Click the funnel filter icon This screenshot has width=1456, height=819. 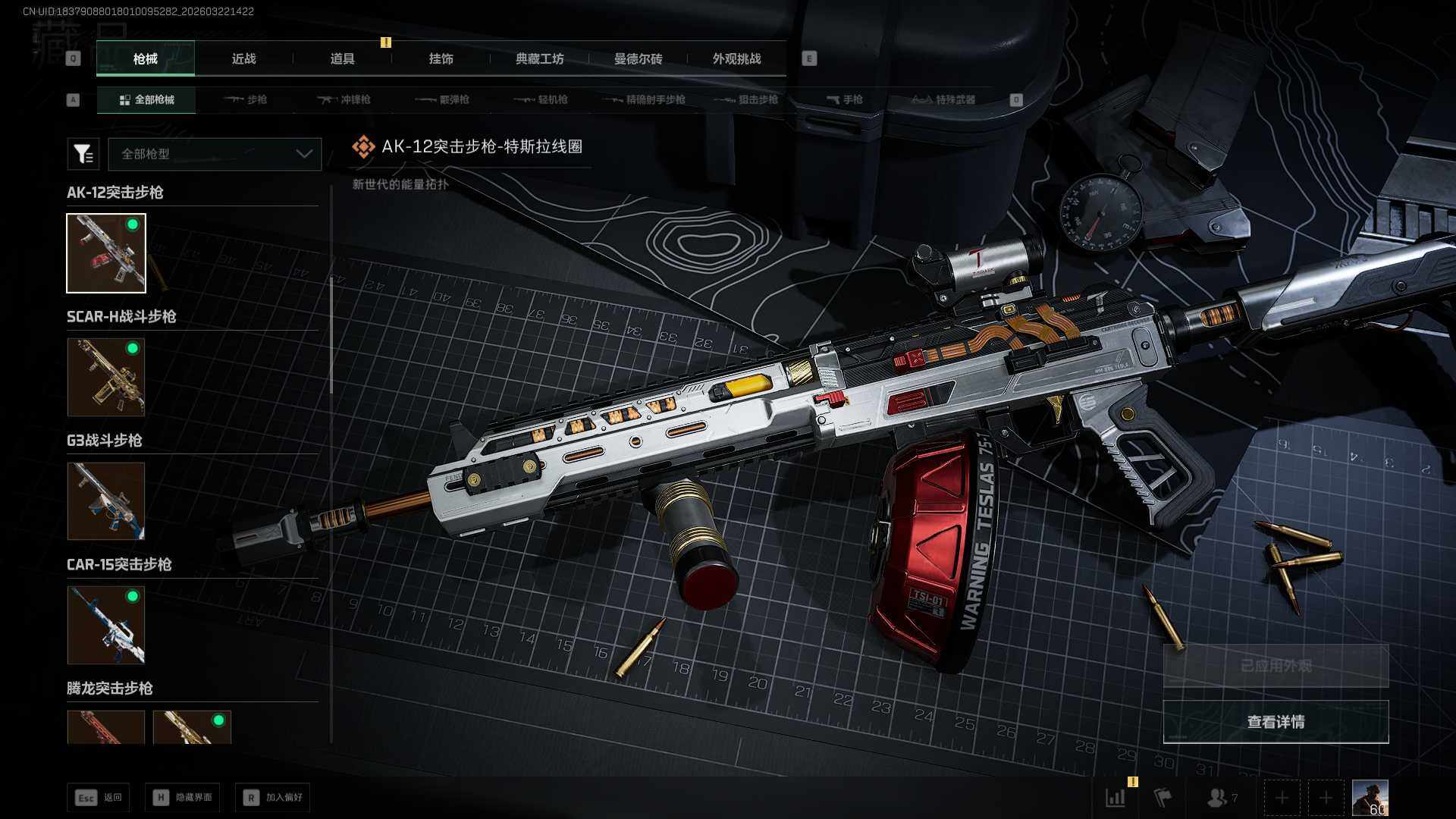tap(83, 154)
